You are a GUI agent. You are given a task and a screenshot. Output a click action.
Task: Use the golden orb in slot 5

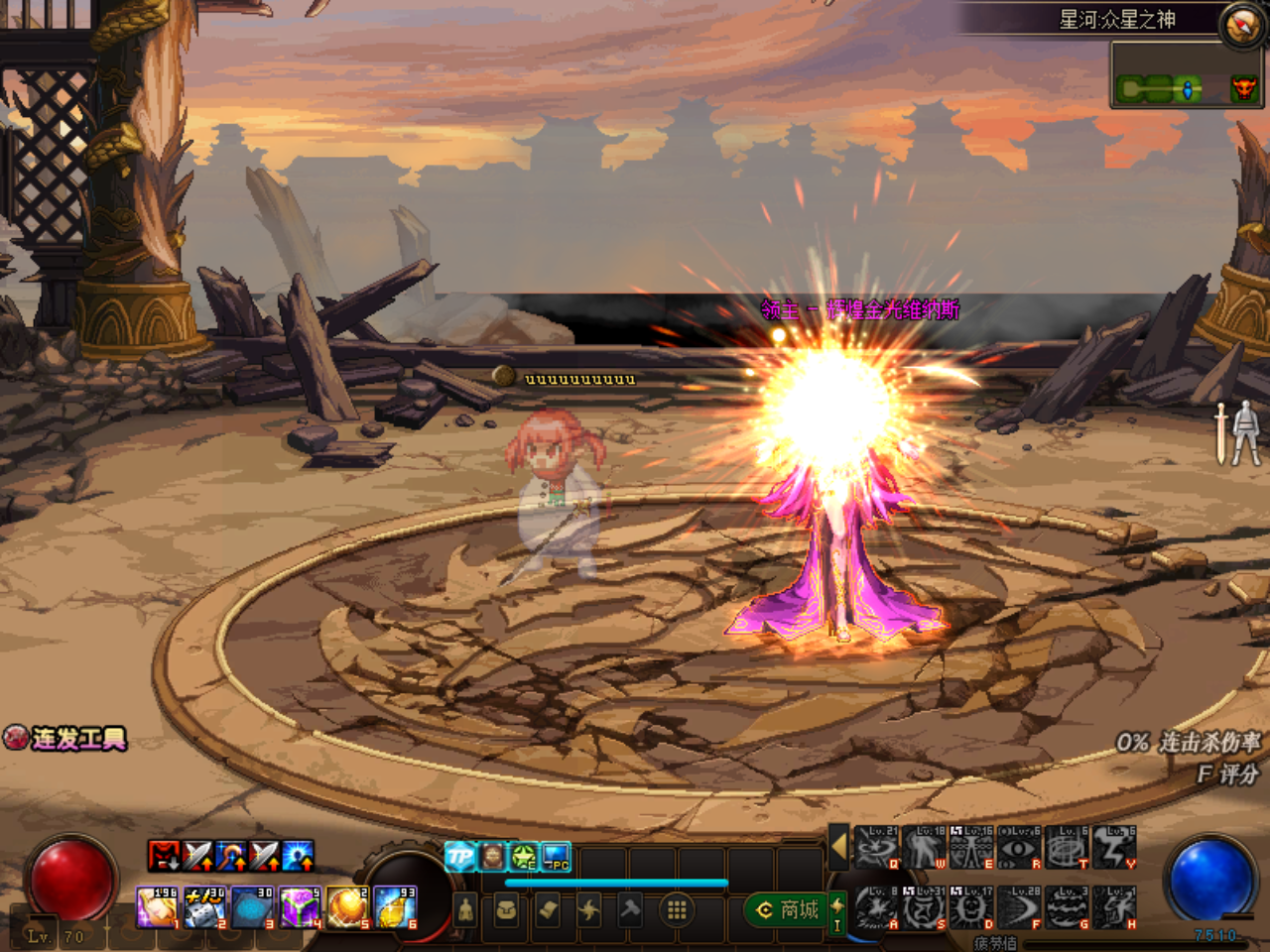(347, 907)
